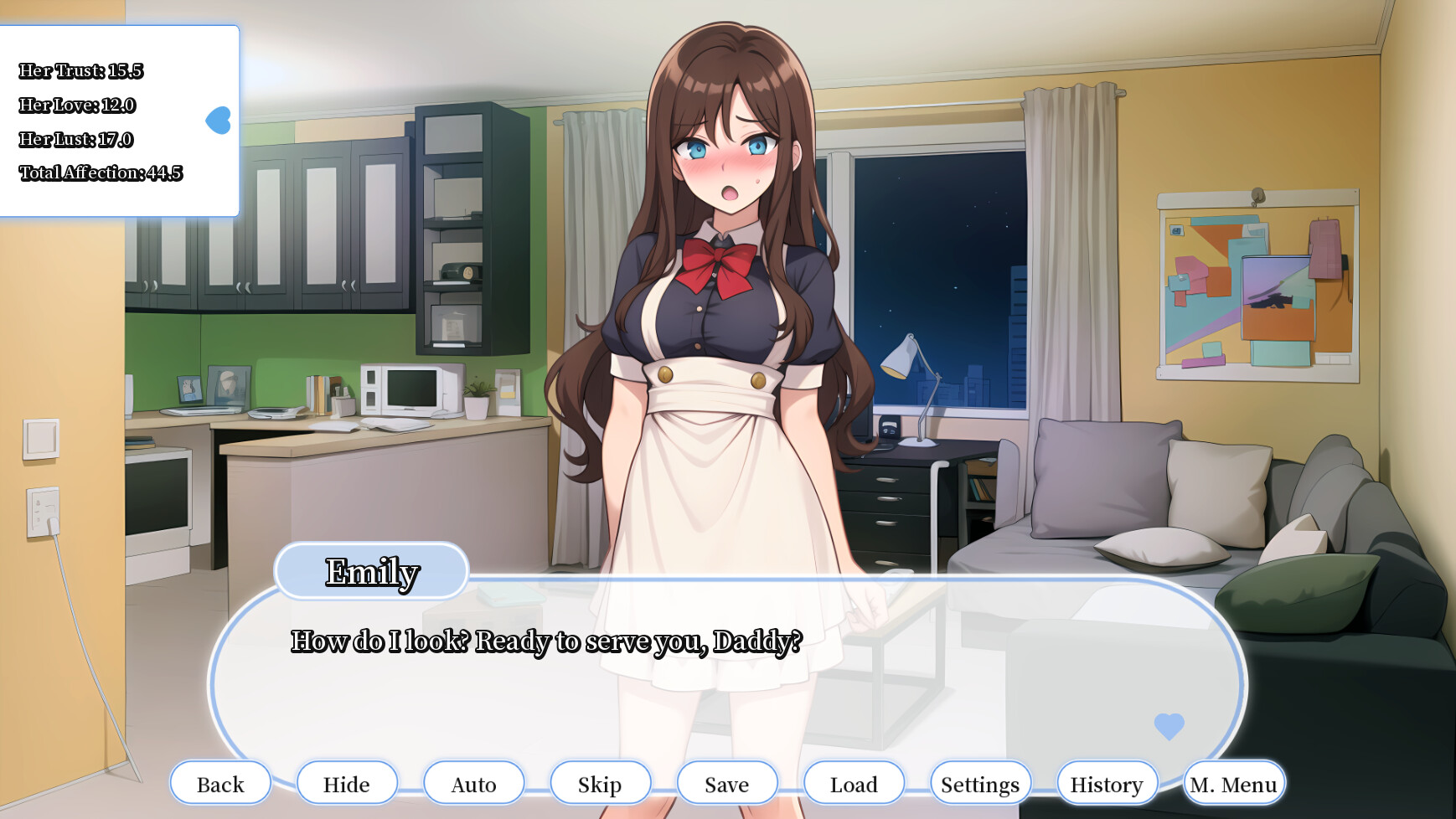This screenshot has width=1456, height=819.
Task: Rewind dialogue with the Back button
Action: coord(220,784)
